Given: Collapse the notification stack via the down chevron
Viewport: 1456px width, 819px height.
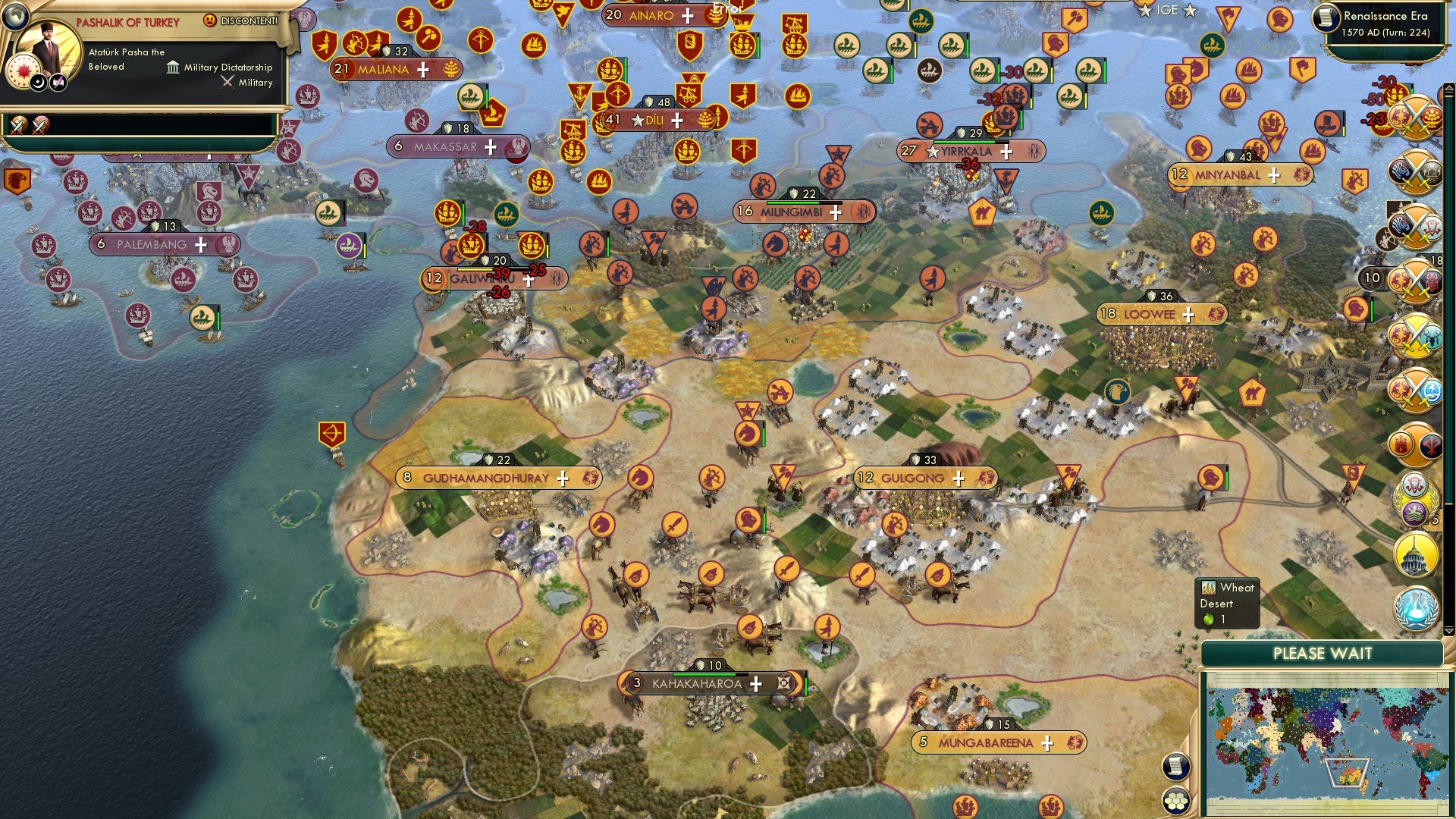Looking at the screenshot, I should coord(1448,631).
